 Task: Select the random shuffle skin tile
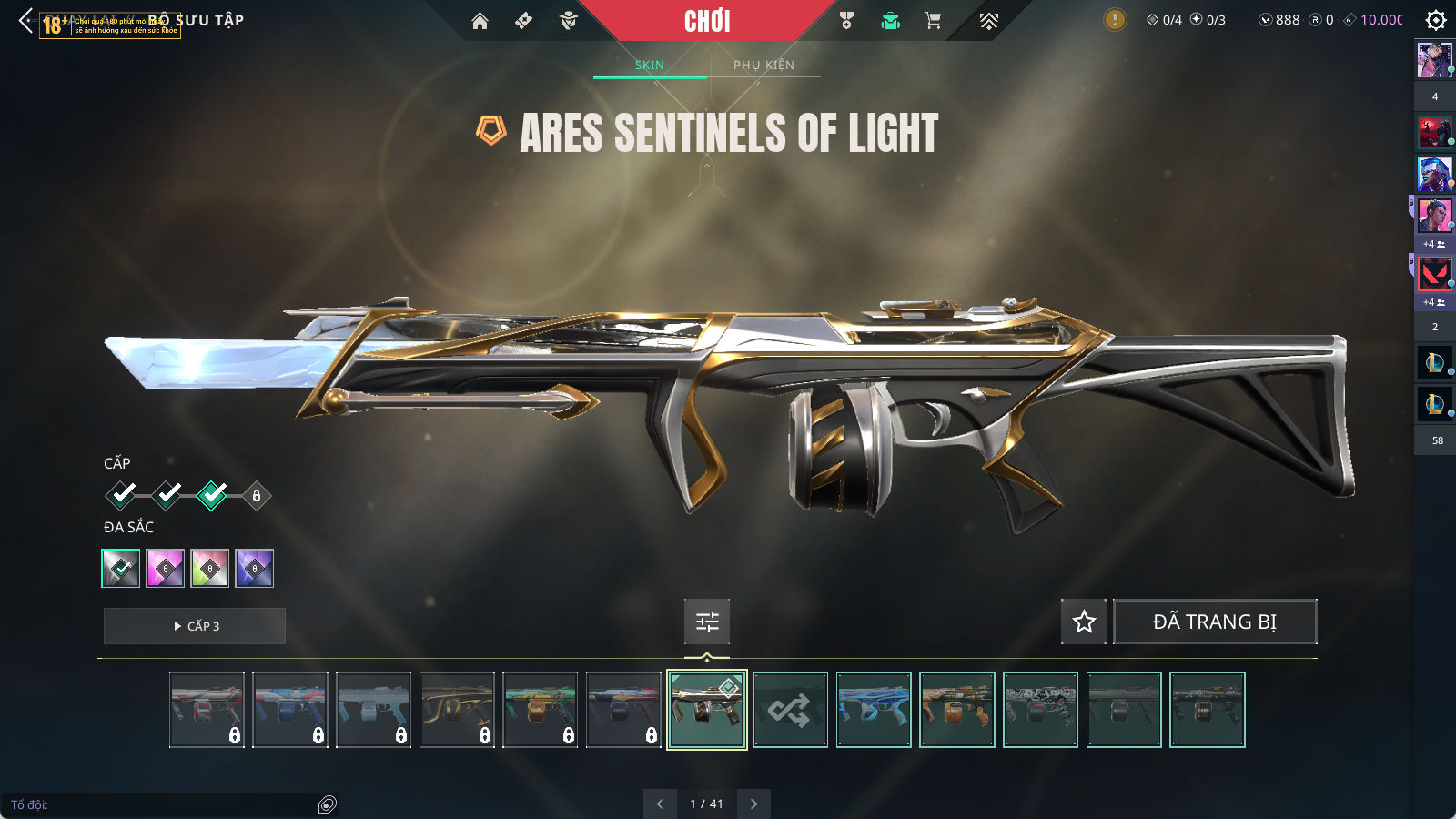click(790, 710)
